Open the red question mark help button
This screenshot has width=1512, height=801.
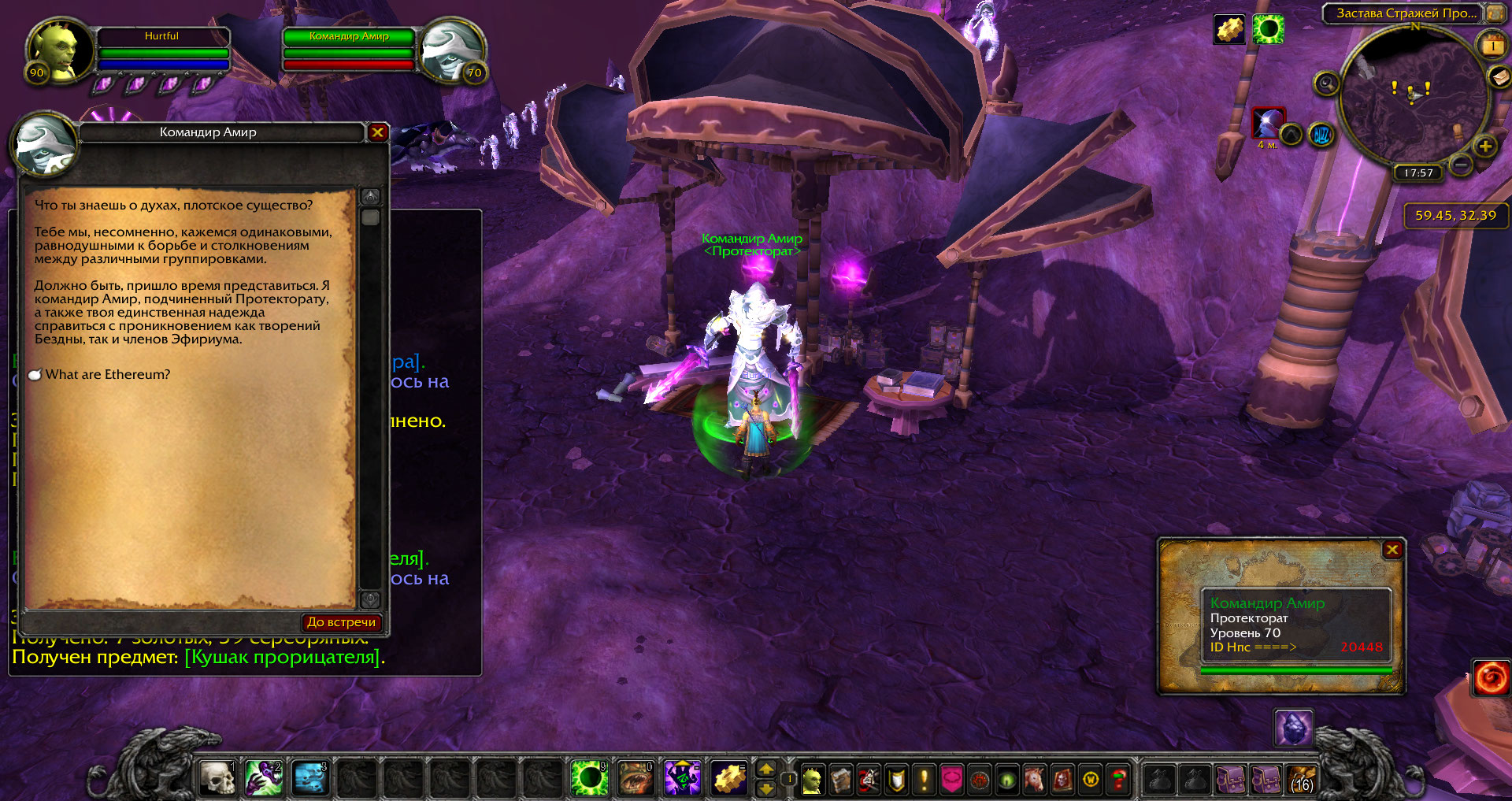click(x=1118, y=780)
